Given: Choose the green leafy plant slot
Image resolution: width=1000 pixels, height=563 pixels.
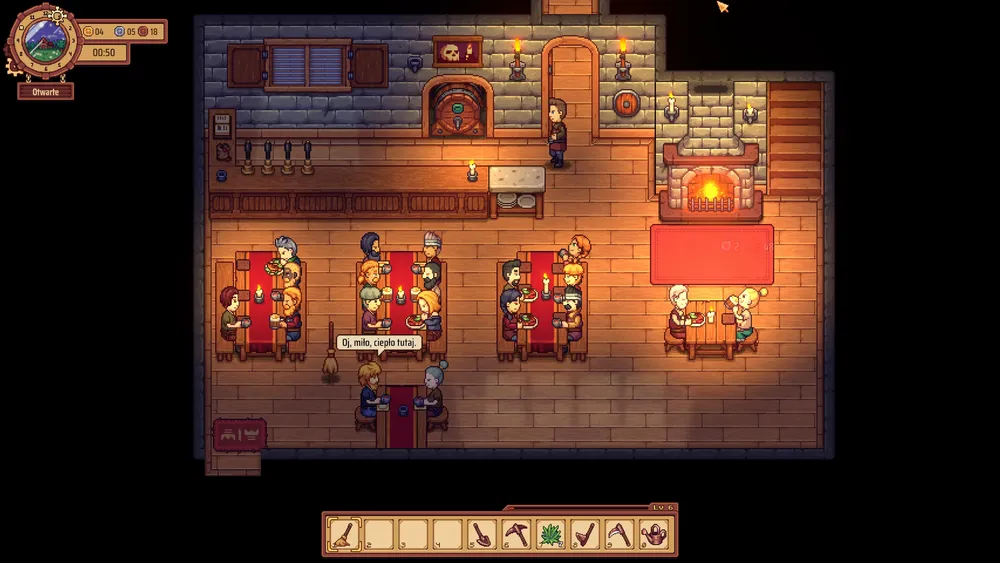Looking at the screenshot, I should [x=552, y=535].
